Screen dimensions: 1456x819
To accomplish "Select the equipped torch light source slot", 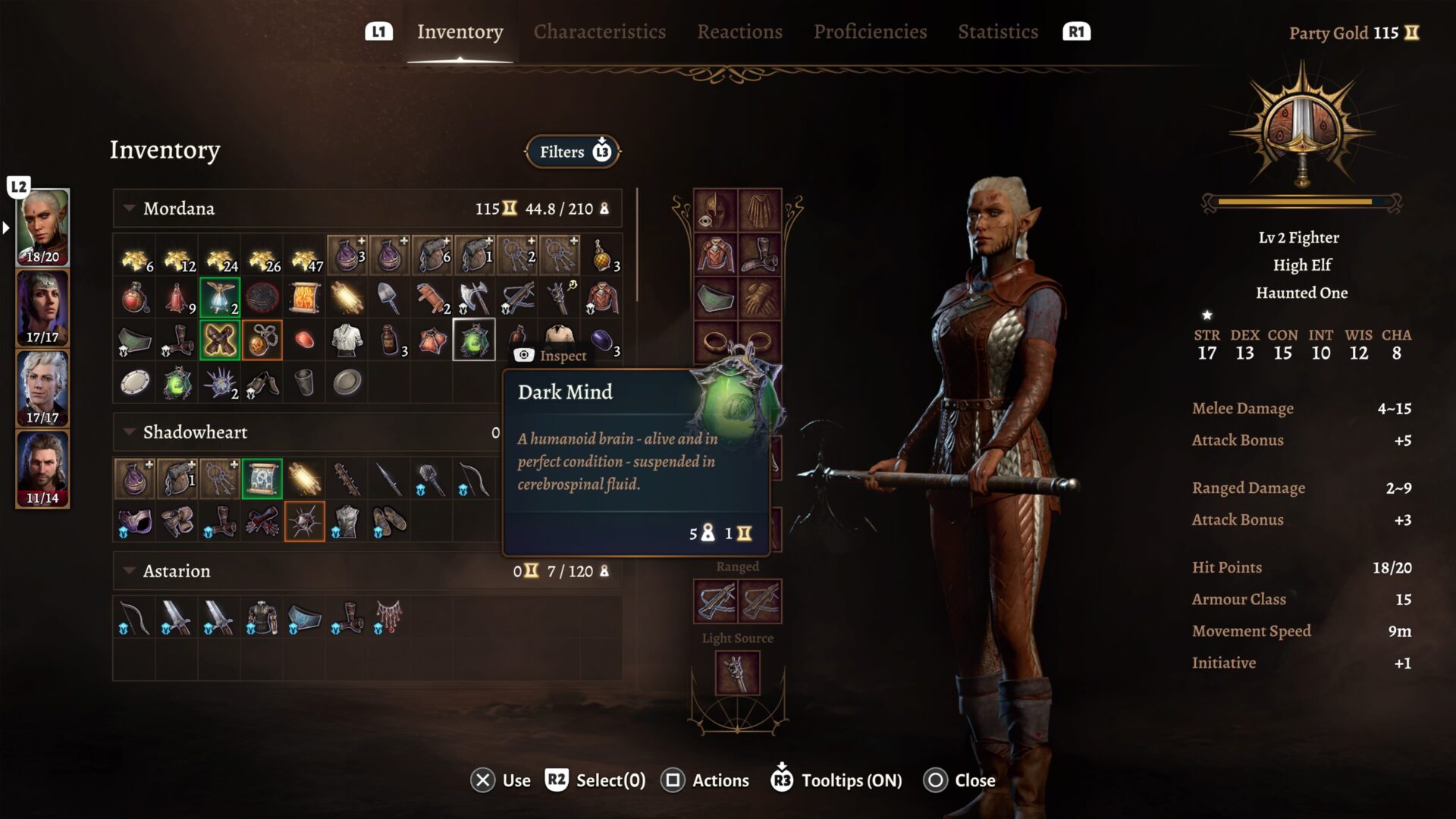I will pos(737,672).
